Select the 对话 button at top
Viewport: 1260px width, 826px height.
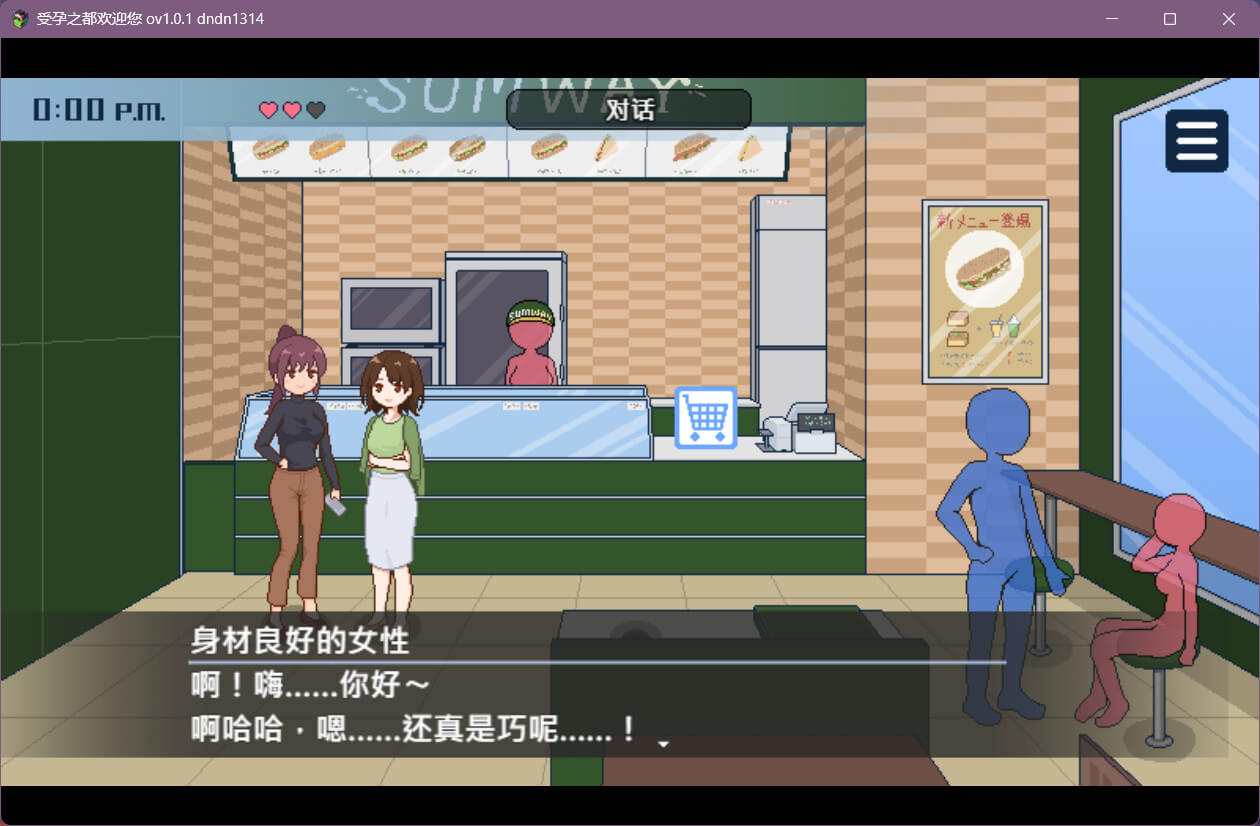(629, 110)
